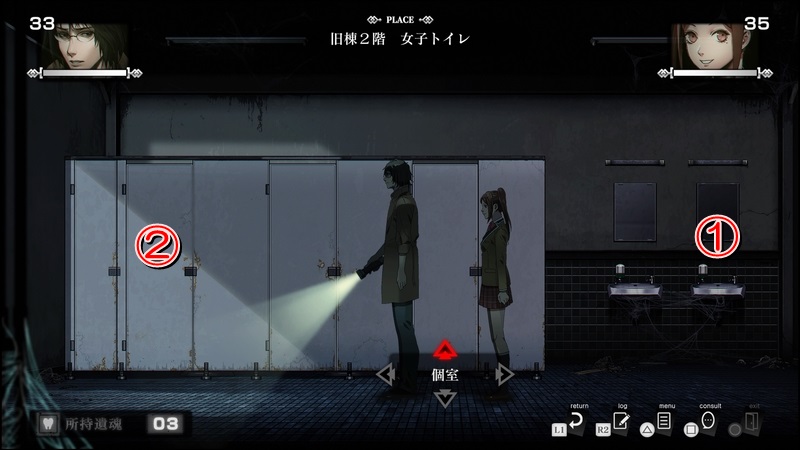Select the red up arrow toward 個室
800x450 pixels.
(x=445, y=349)
